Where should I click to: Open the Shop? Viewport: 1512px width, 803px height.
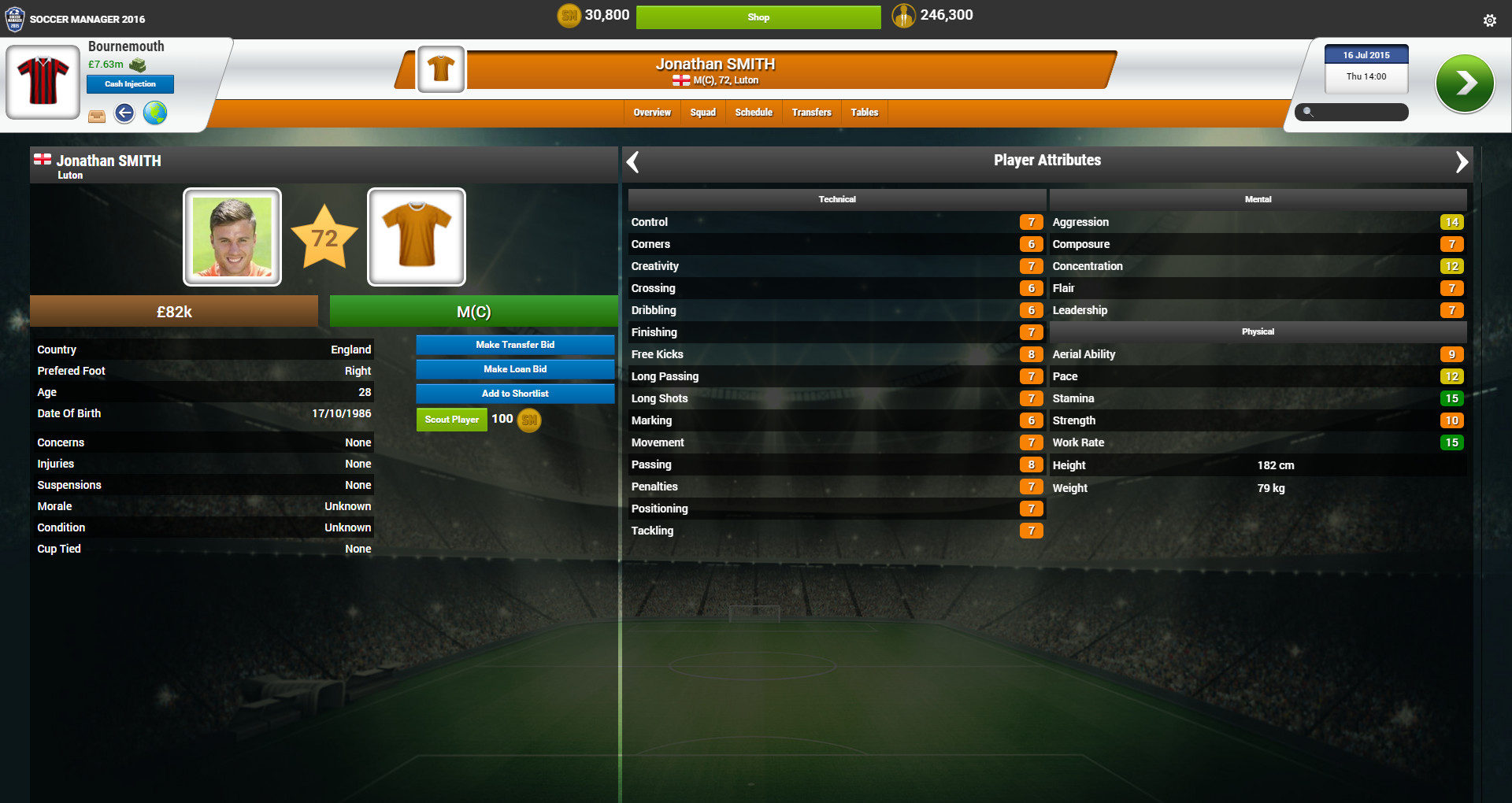click(758, 17)
